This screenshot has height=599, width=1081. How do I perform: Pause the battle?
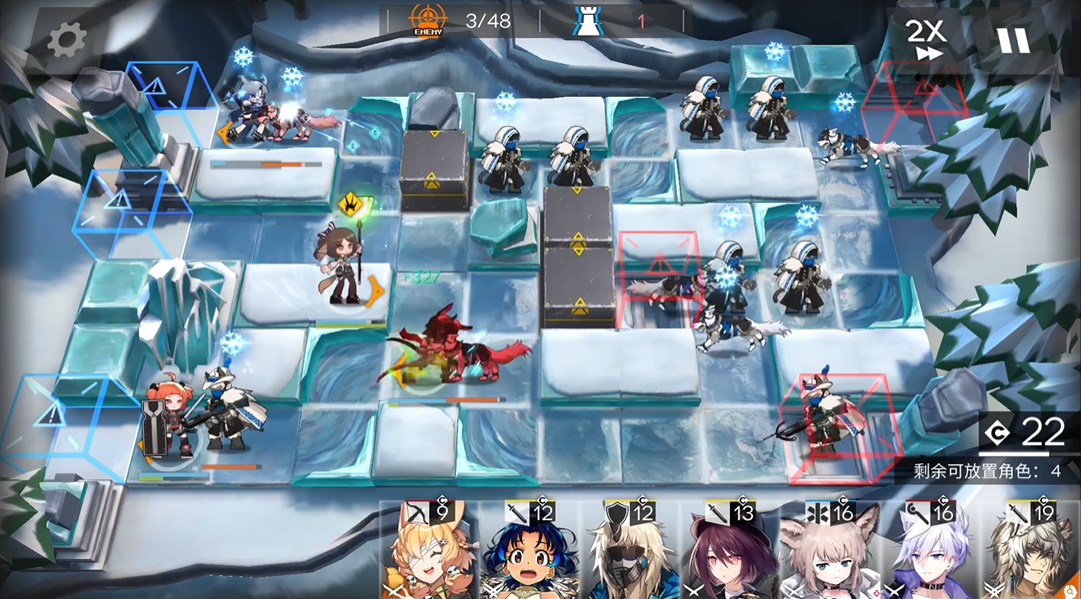coord(1011,40)
